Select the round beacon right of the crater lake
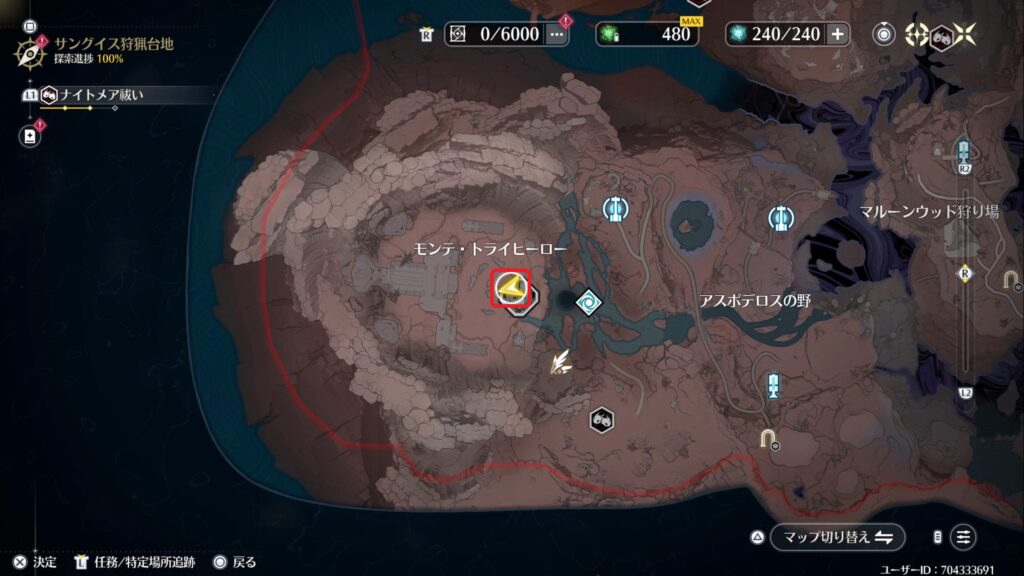 (x=781, y=217)
